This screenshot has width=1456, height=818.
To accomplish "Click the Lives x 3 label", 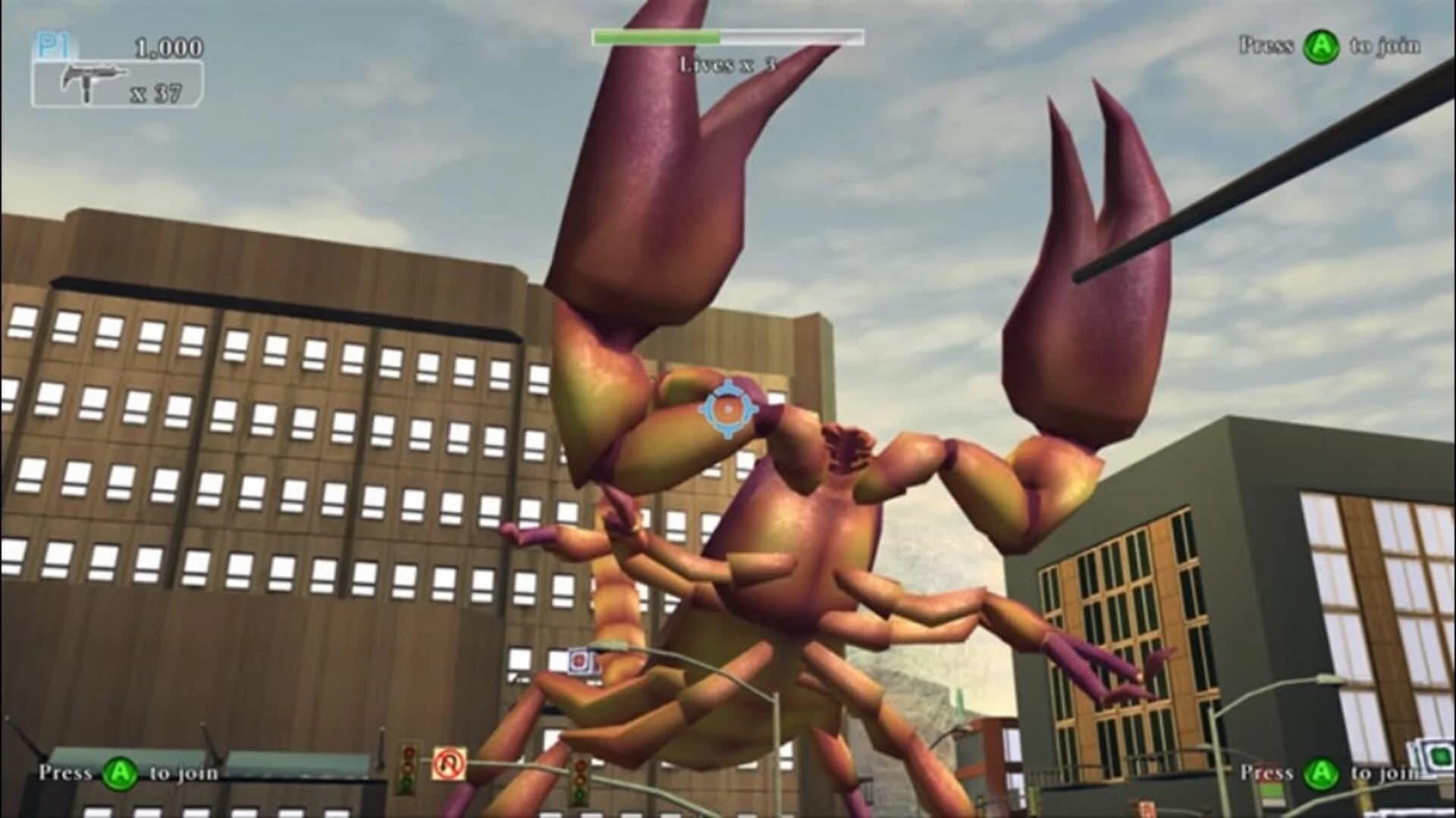I will click(x=728, y=64).
